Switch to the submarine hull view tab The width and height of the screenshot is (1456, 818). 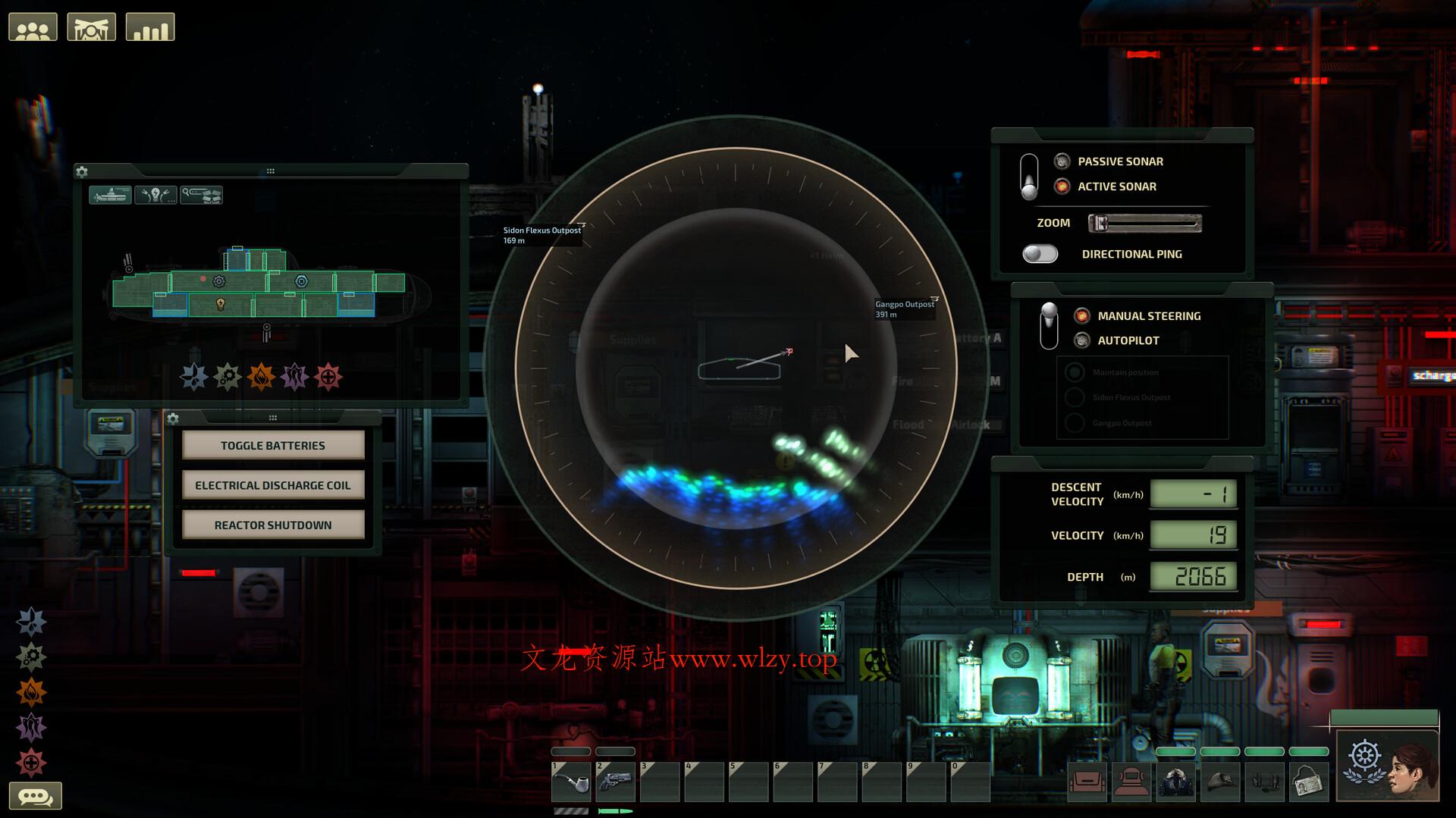(x=110, y=196)
